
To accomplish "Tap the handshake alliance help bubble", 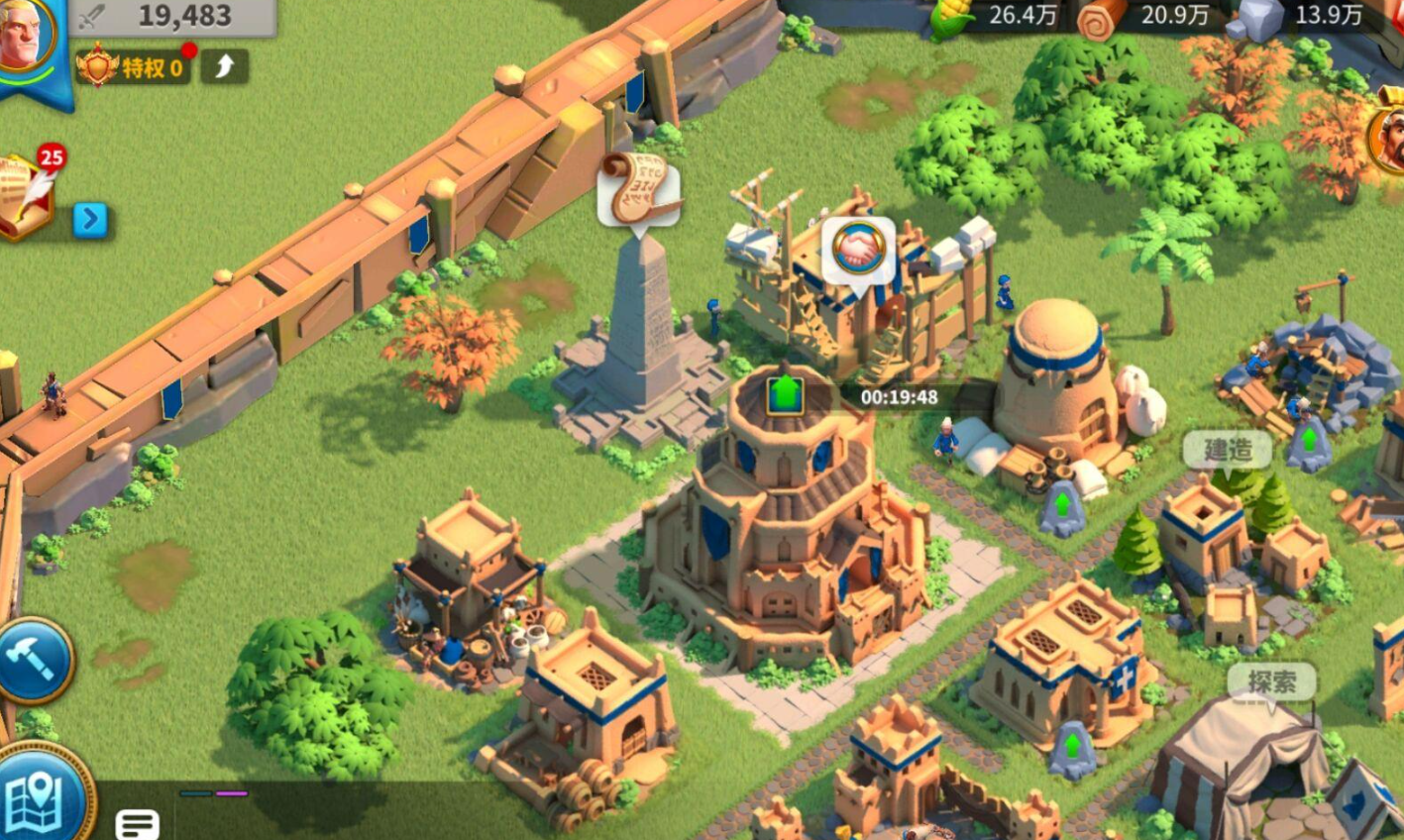I will click(x=858, y=252).
